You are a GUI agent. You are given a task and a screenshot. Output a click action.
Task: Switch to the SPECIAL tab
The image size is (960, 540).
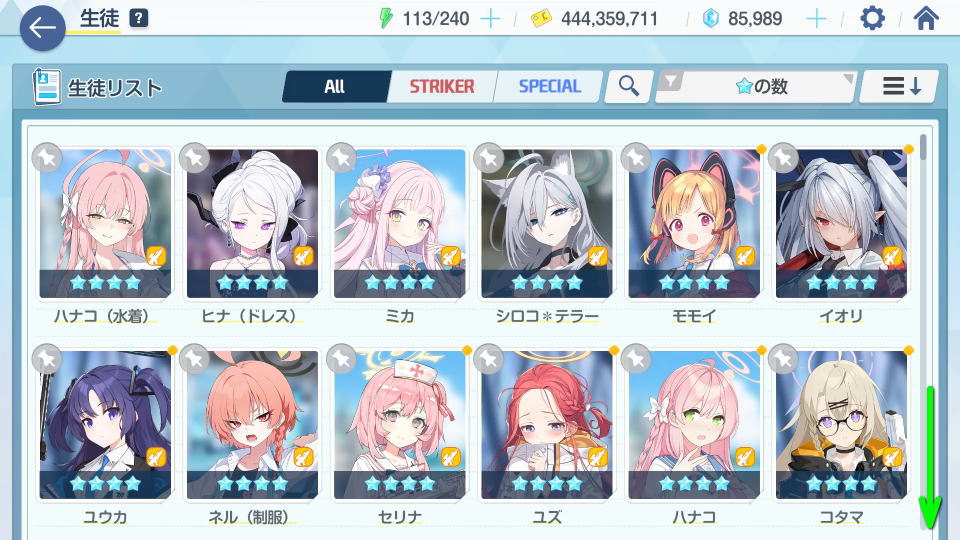point(549,87)
